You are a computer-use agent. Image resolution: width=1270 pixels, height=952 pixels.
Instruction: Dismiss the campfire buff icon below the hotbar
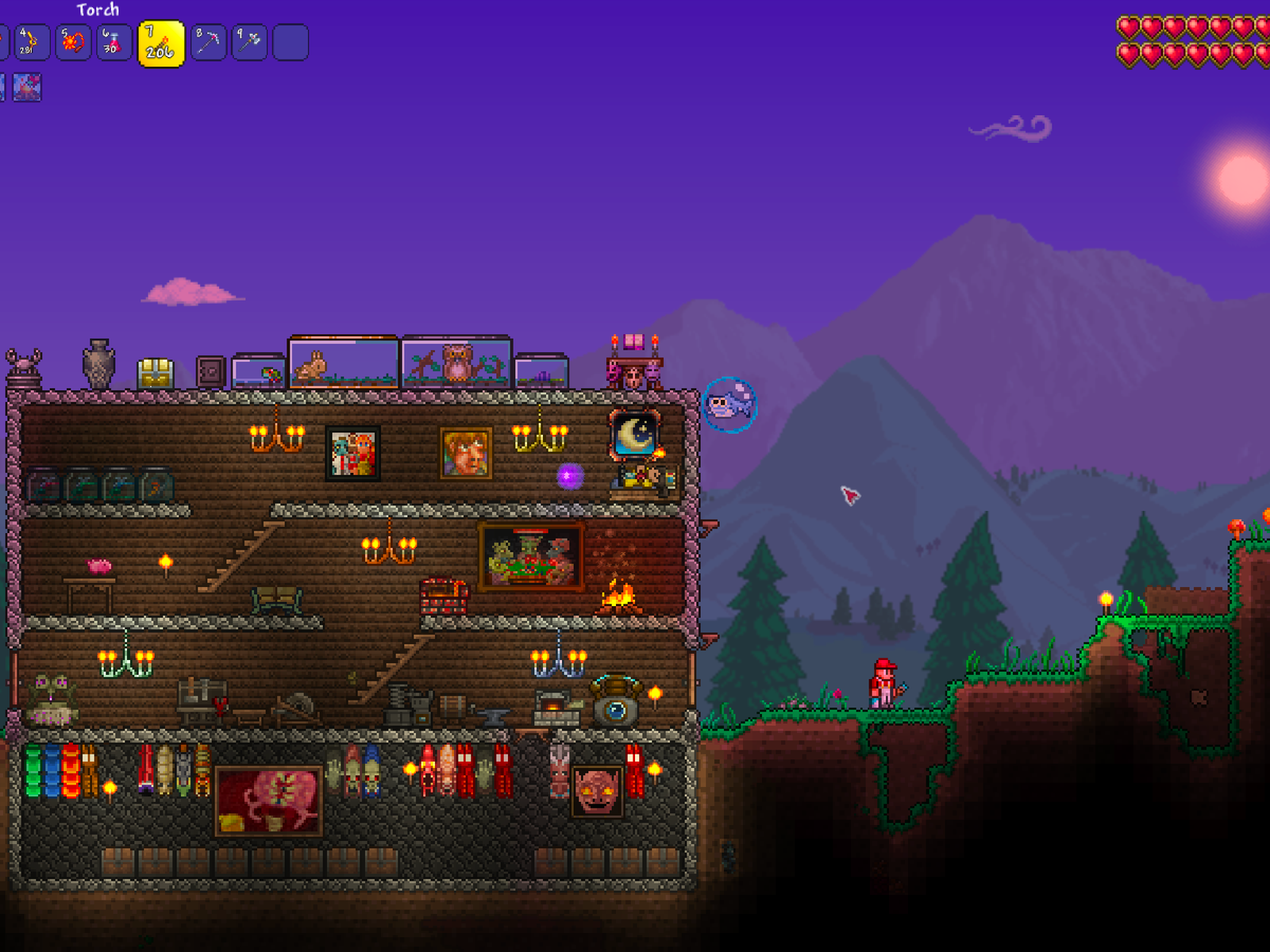[29, 87]
